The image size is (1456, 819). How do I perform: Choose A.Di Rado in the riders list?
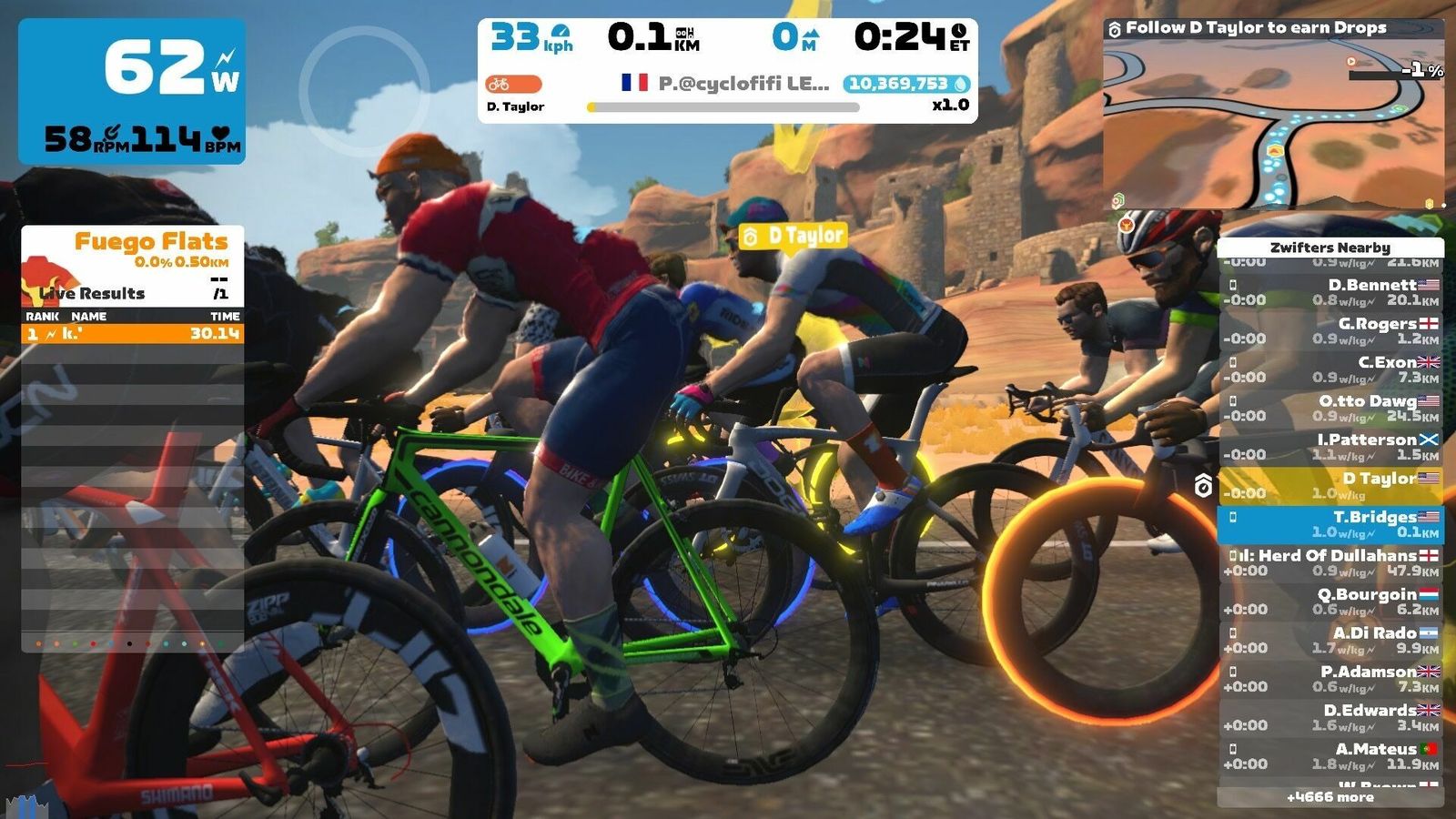pos(1330,641)
